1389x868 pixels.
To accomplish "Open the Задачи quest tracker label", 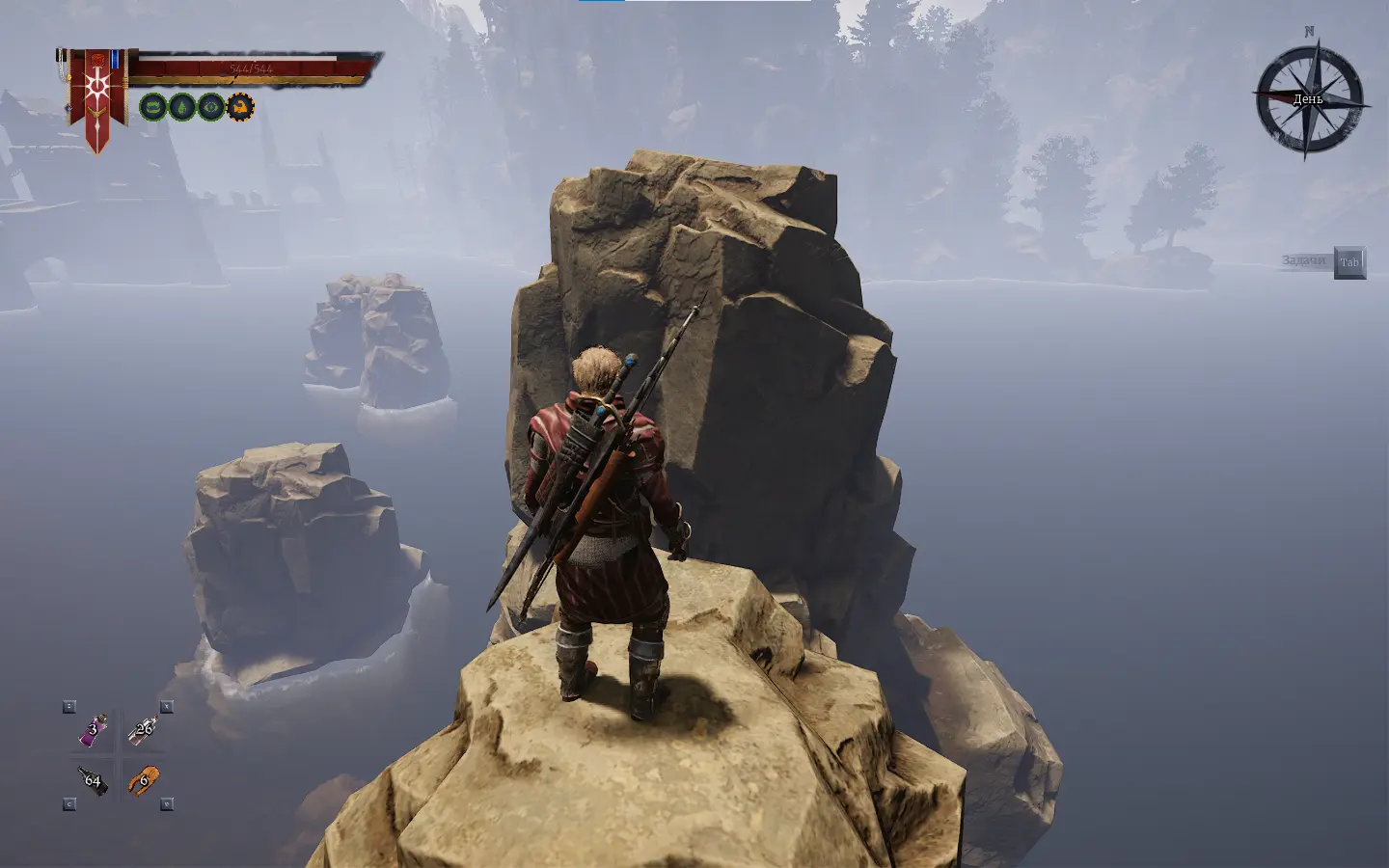I will [1303, 261].
